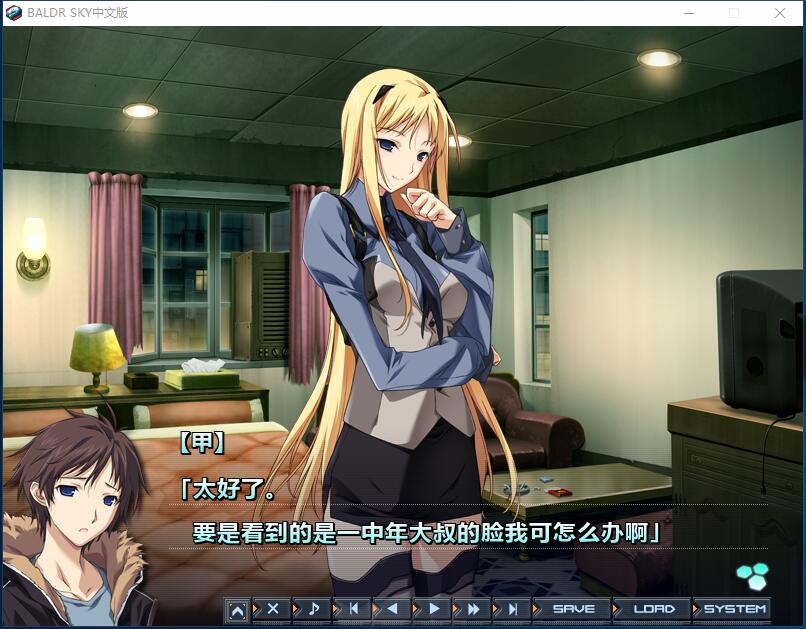Viewport: 806px width, 629px height.
Task: Hide the text window with X button
Action: (x=272, y=608)
